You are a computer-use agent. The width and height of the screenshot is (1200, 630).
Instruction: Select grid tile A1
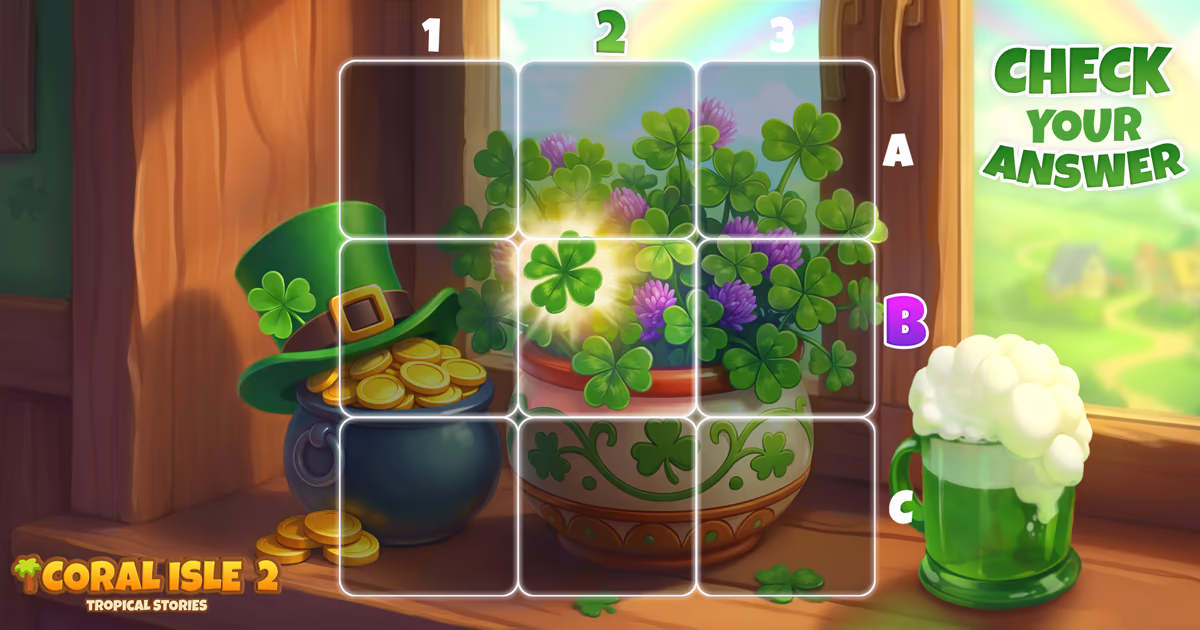coord(428,149)
